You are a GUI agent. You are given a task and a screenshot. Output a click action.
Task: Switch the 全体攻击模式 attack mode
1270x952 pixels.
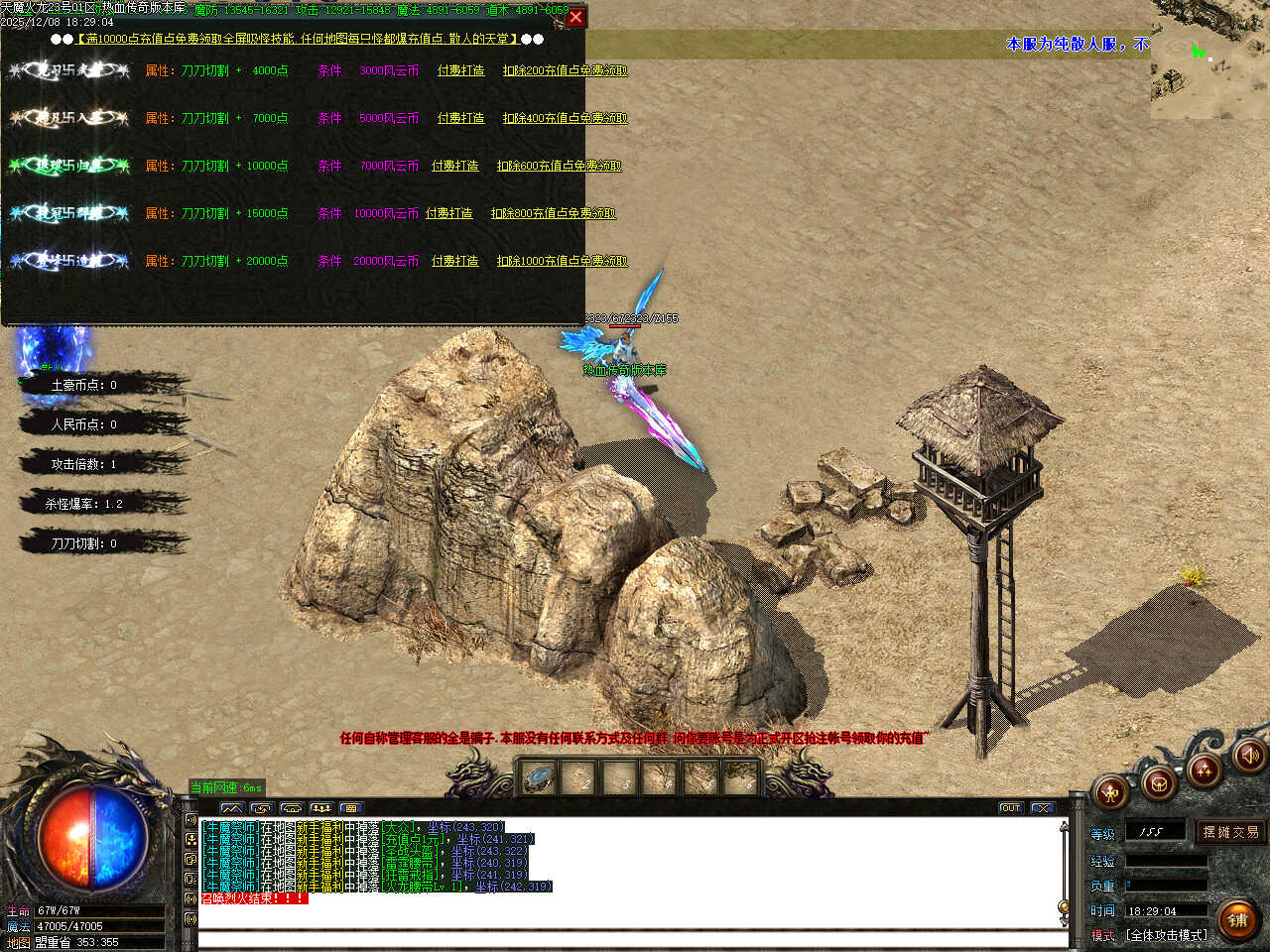point(1166,935)
